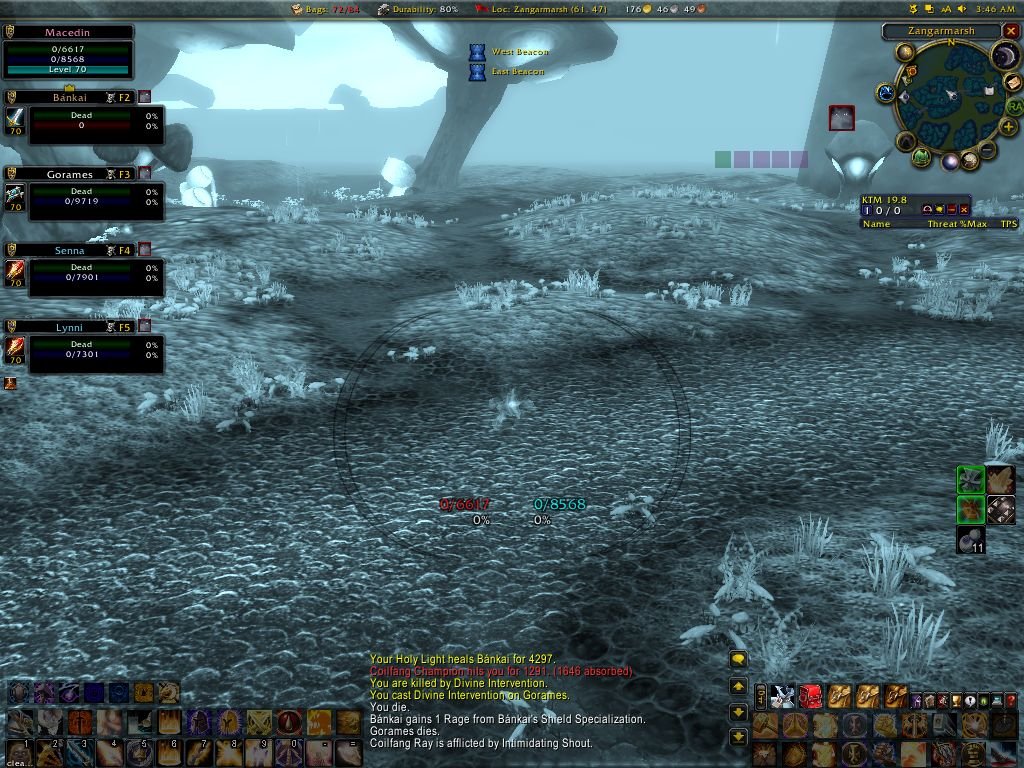Zoom out the minimap with minus button

pos(988,151)
